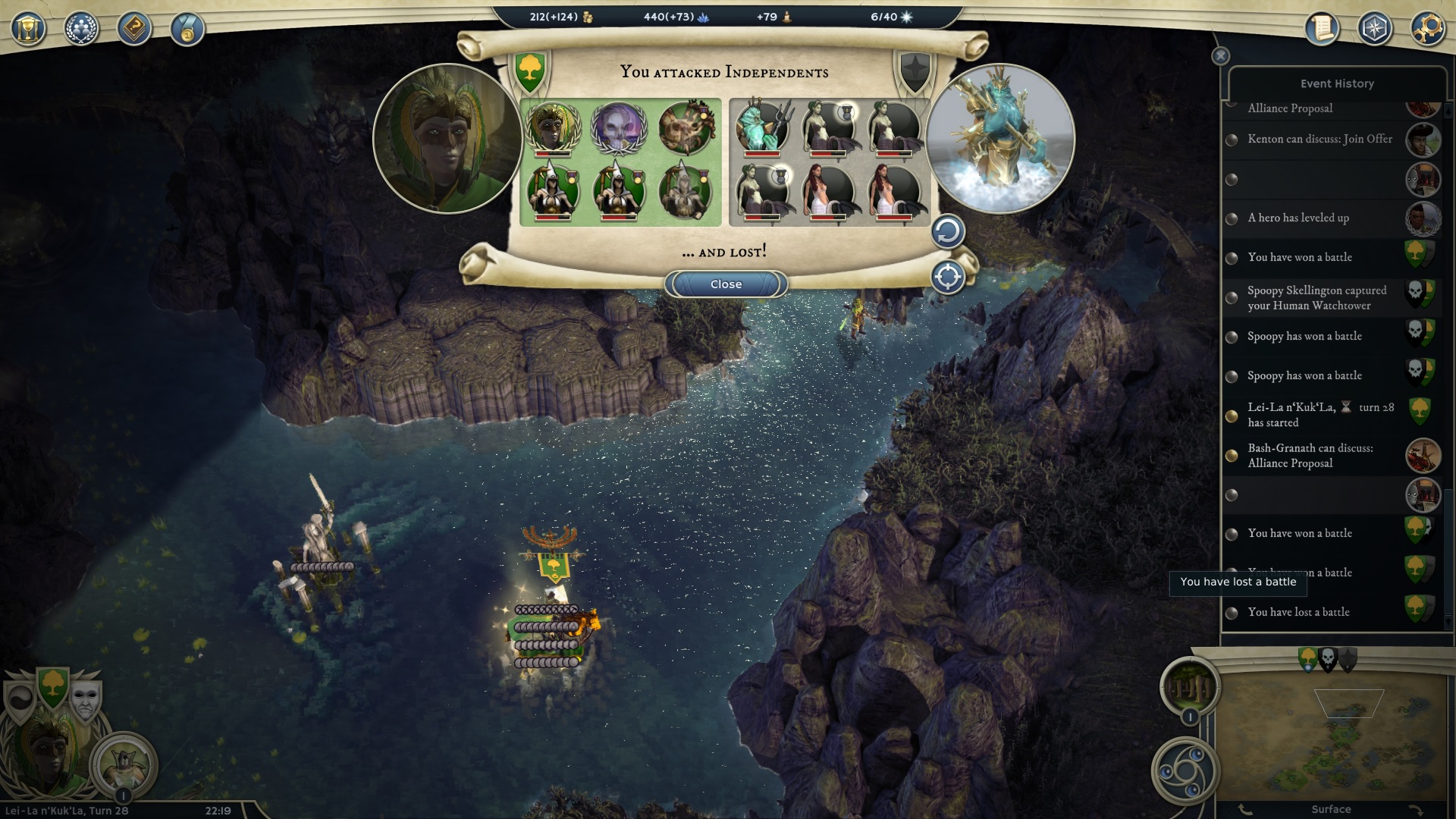Open the diplomacy people icon

(x=81, y=30)
